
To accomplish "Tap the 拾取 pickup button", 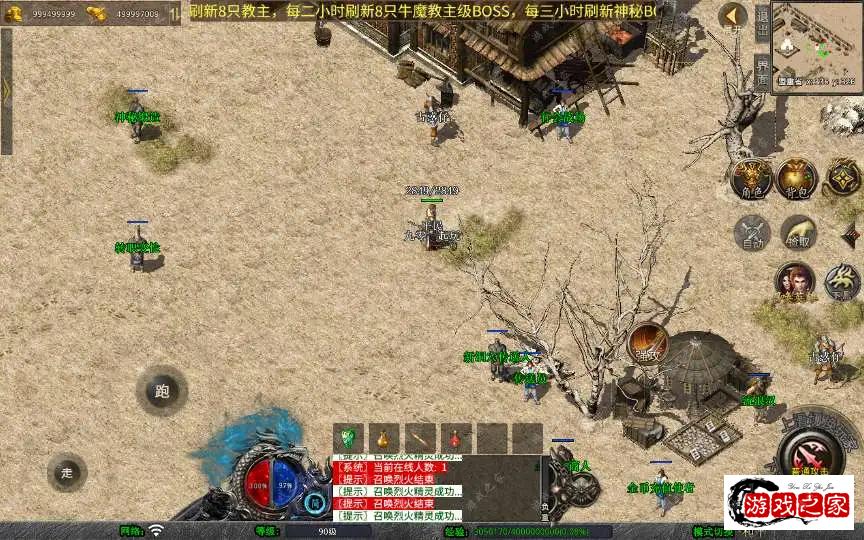I will point(798,233).
